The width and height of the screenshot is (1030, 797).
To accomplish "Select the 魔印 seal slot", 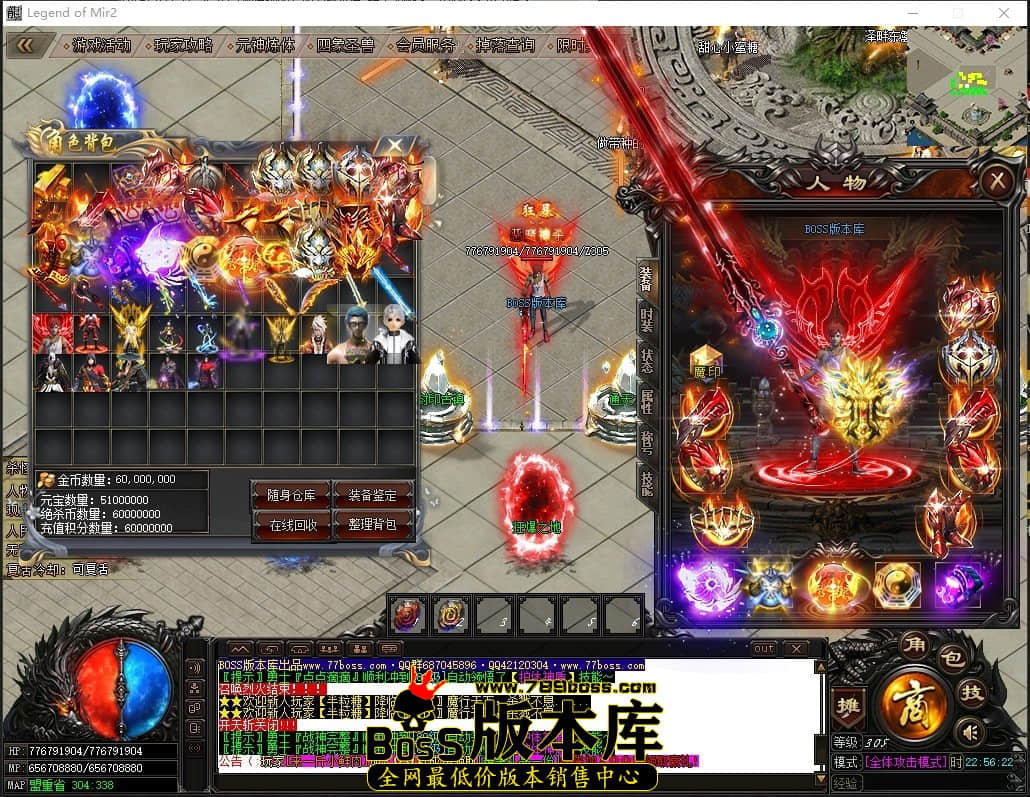I will point(707,360).
